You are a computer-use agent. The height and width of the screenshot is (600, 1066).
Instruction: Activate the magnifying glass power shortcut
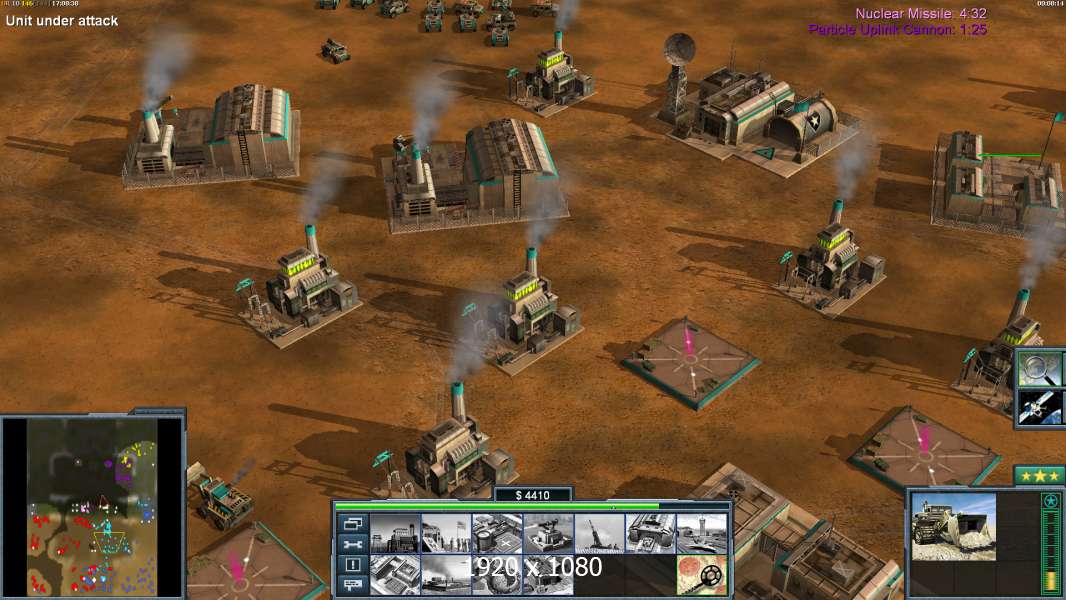pos(1040,369)
